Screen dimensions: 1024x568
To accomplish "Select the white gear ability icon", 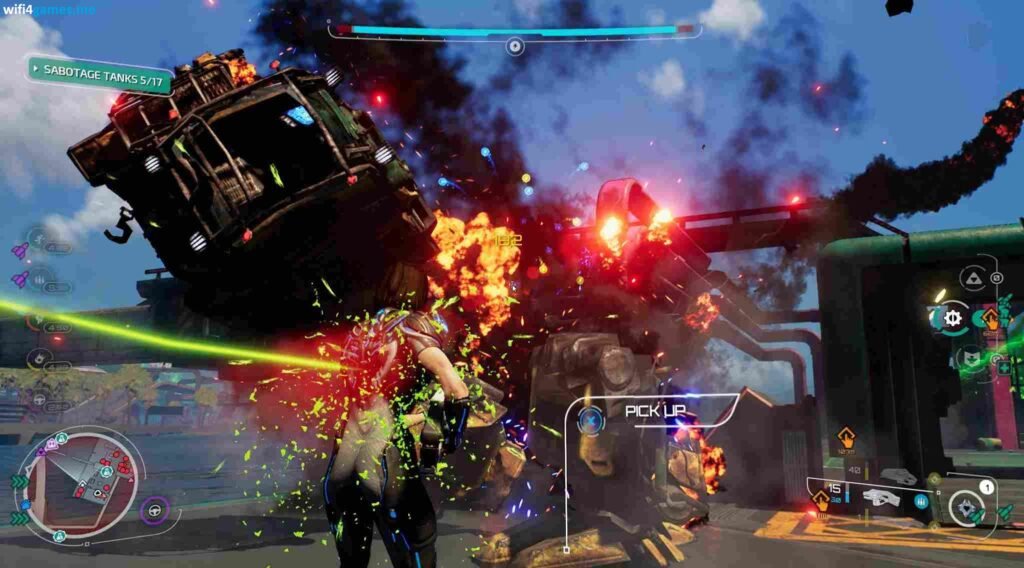I will click(x=951, y=318).
